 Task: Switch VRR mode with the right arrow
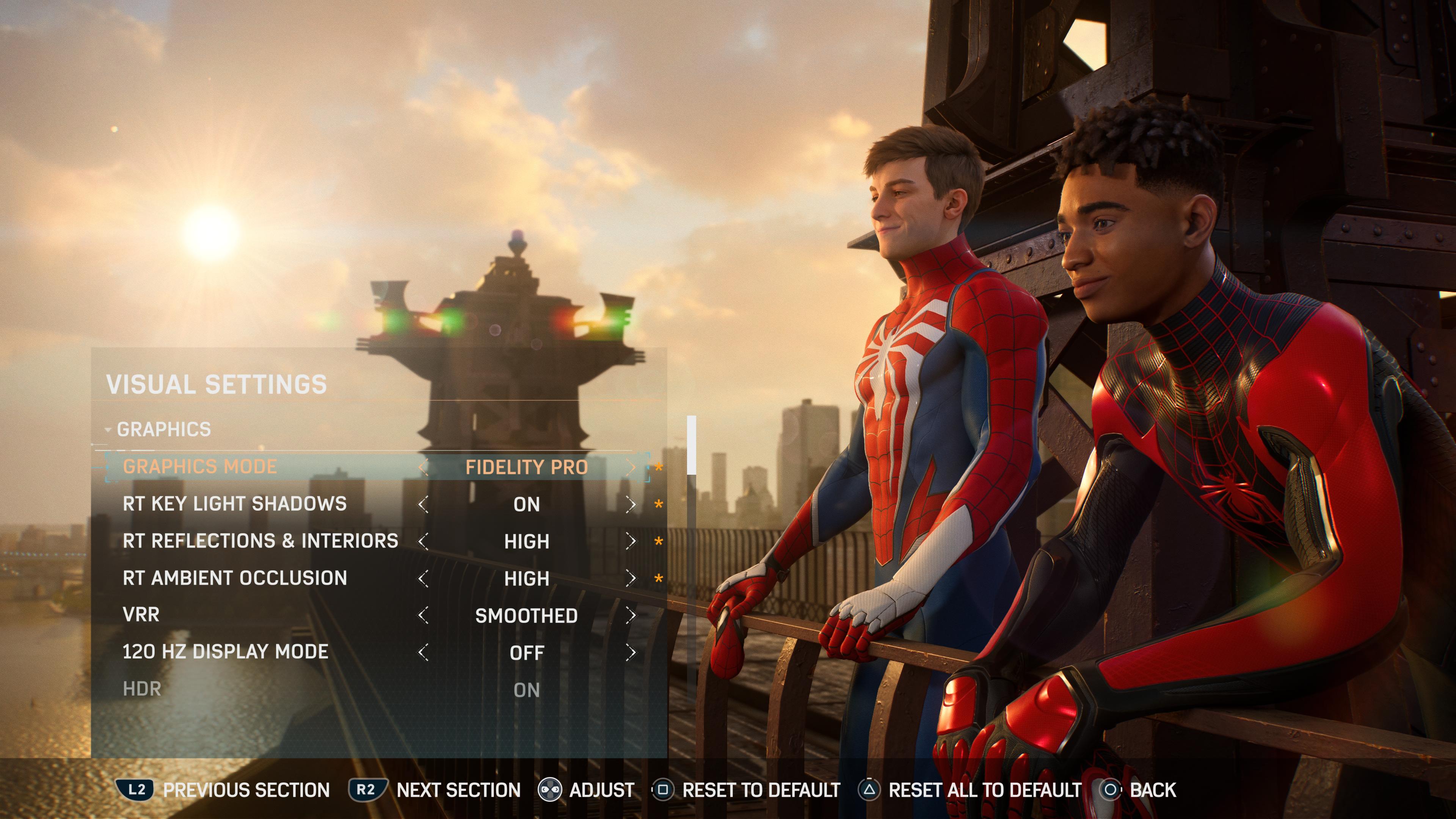631,615
